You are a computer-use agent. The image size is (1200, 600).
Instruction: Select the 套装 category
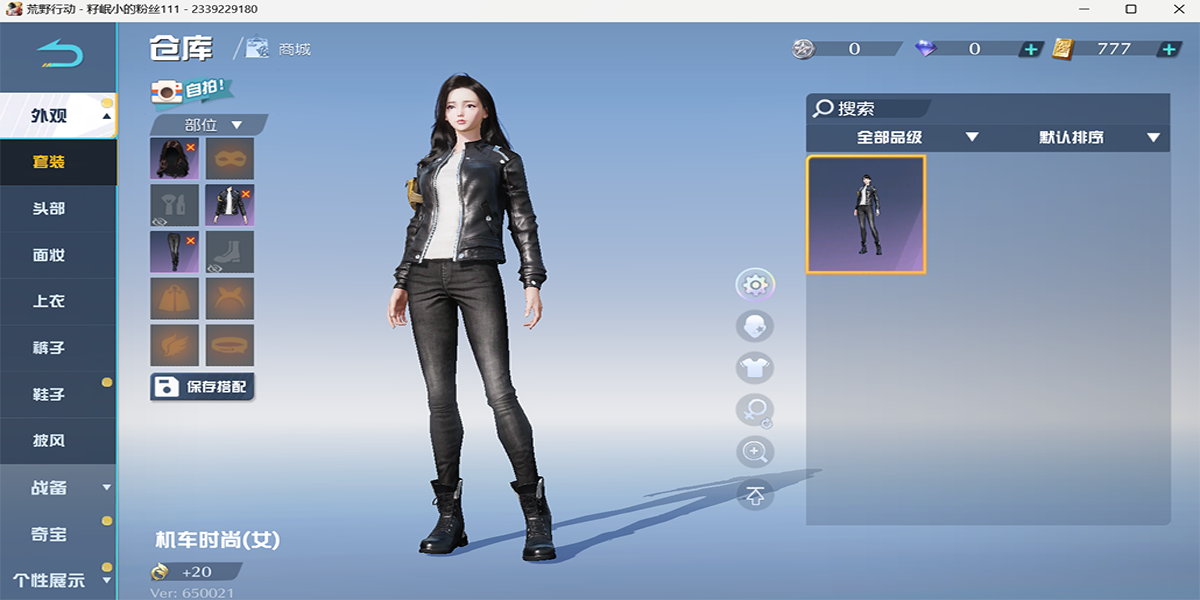(48, 162)
